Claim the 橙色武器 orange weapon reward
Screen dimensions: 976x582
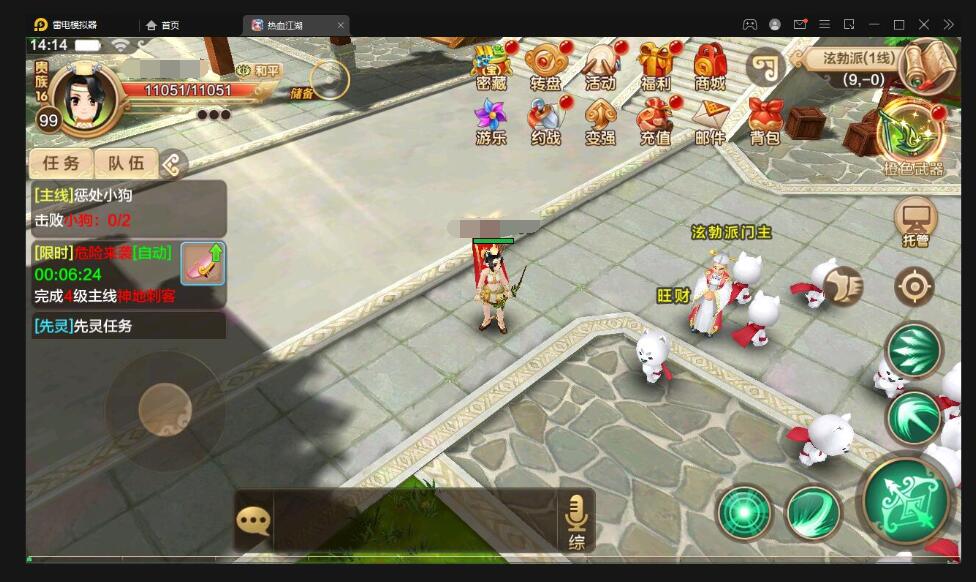tap(912, 136)
